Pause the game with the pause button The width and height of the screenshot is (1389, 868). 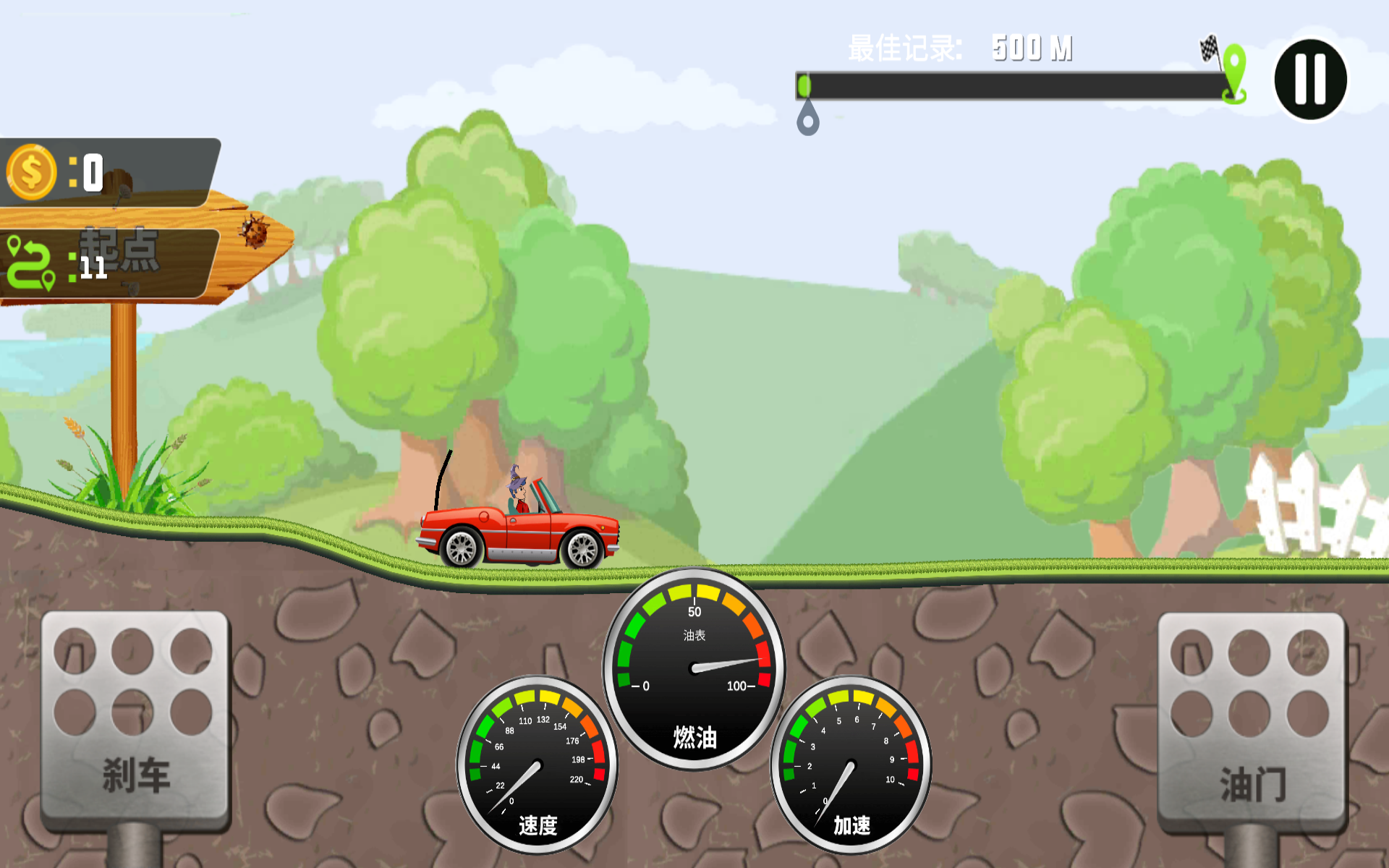[x=1310, y=80]
